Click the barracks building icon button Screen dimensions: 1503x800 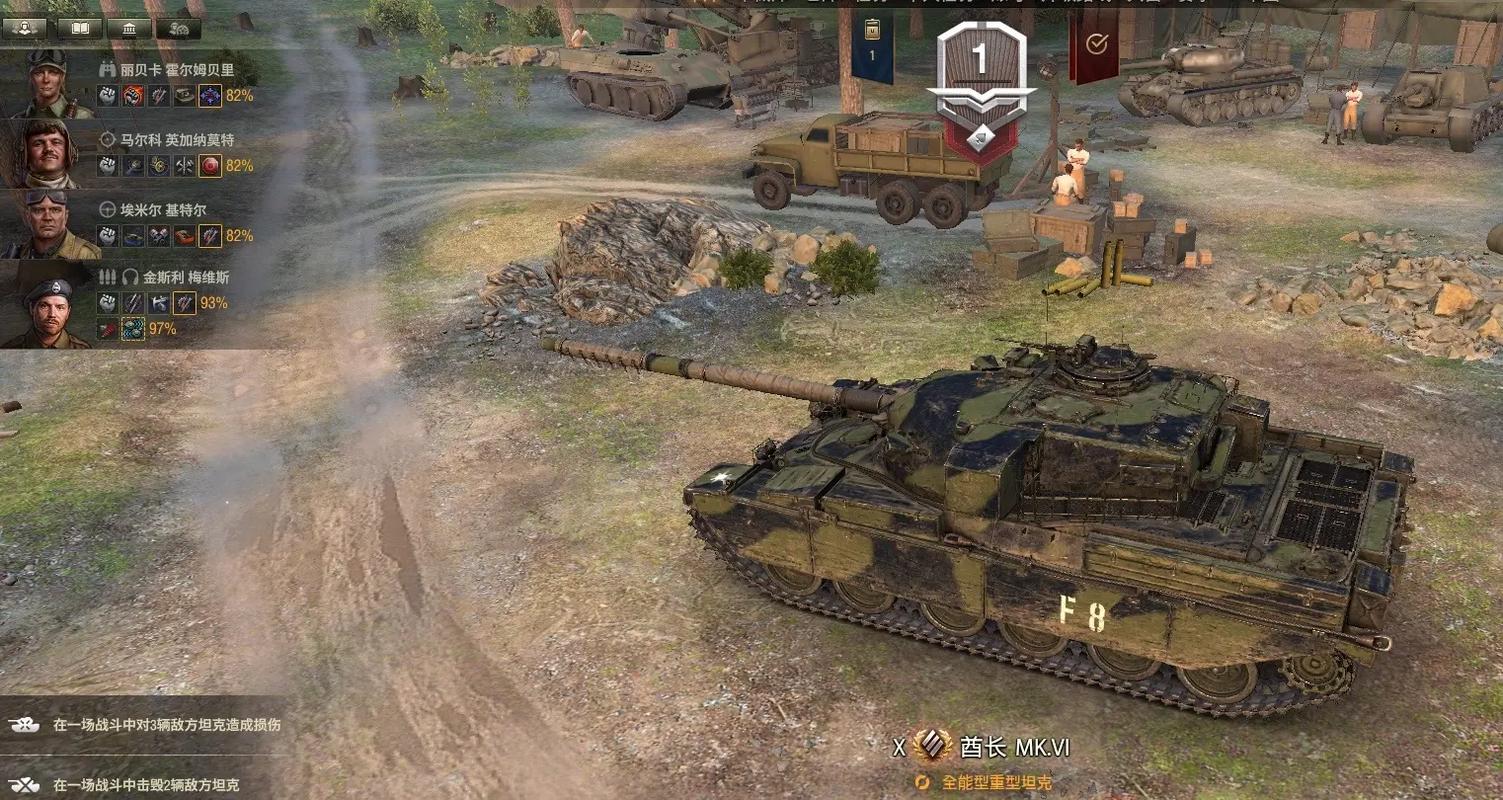coord(129,28)
